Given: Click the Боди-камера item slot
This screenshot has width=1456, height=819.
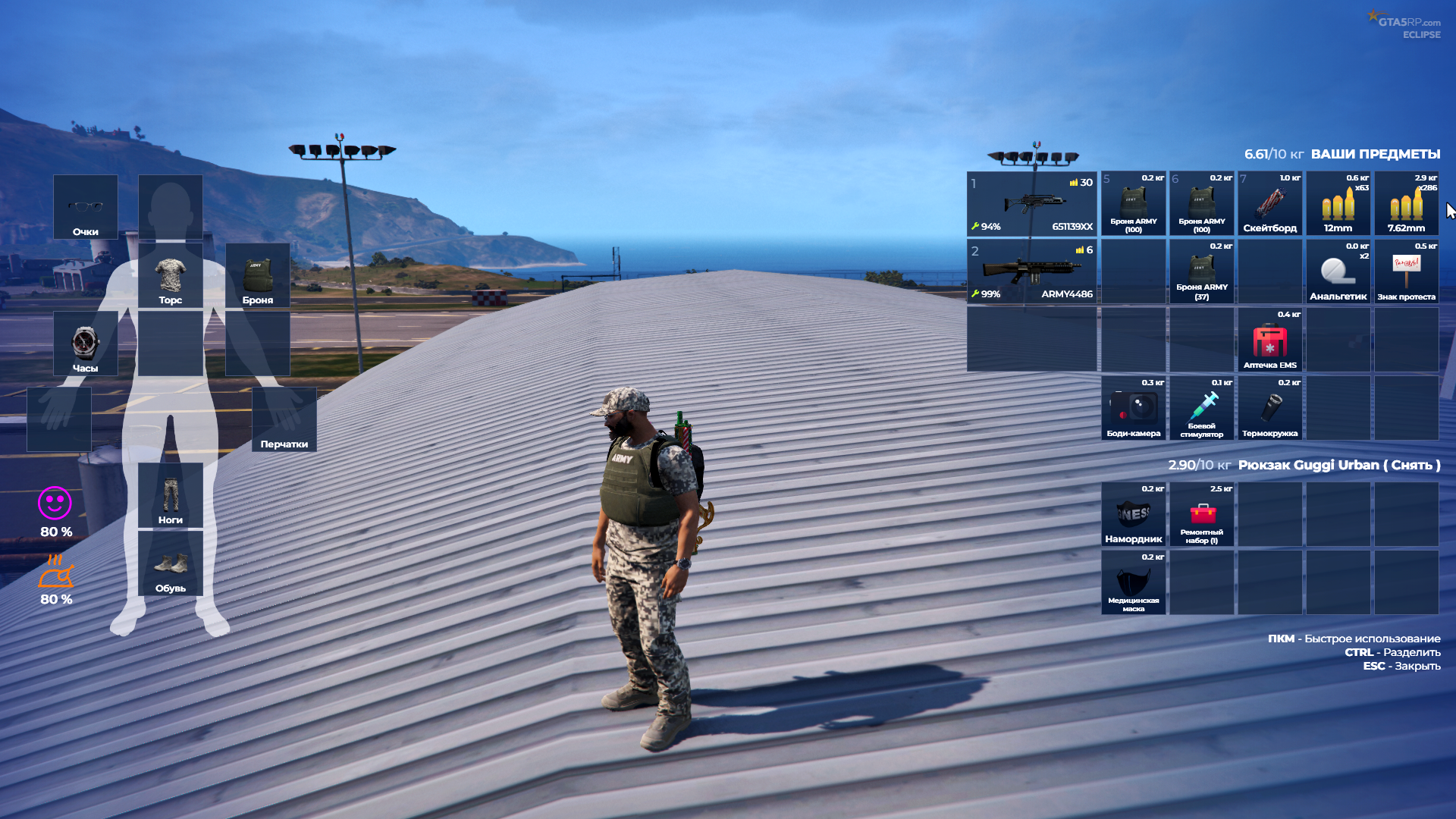Looking at the screenshot, I should coord(1133,409).
